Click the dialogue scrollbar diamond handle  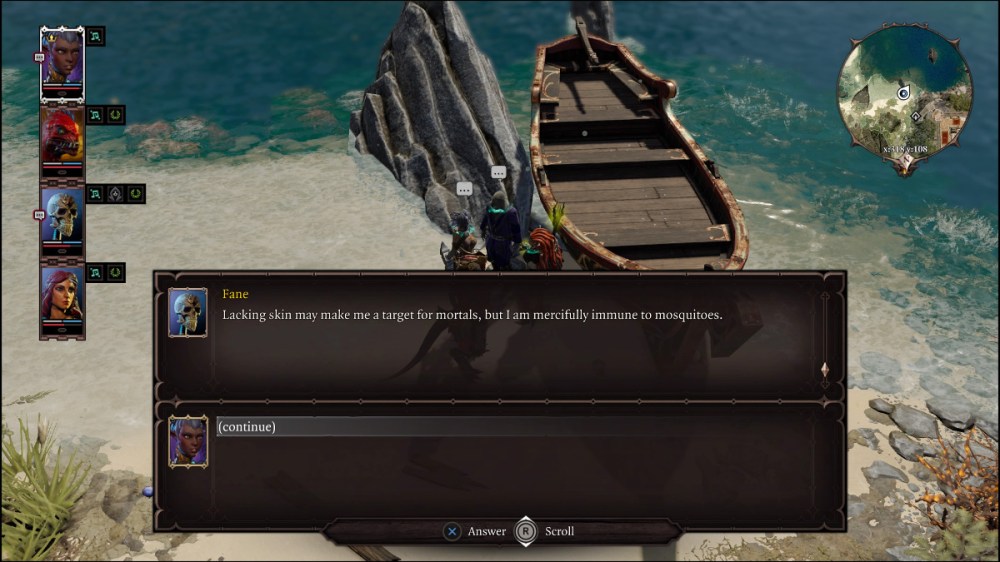[824, 370]
